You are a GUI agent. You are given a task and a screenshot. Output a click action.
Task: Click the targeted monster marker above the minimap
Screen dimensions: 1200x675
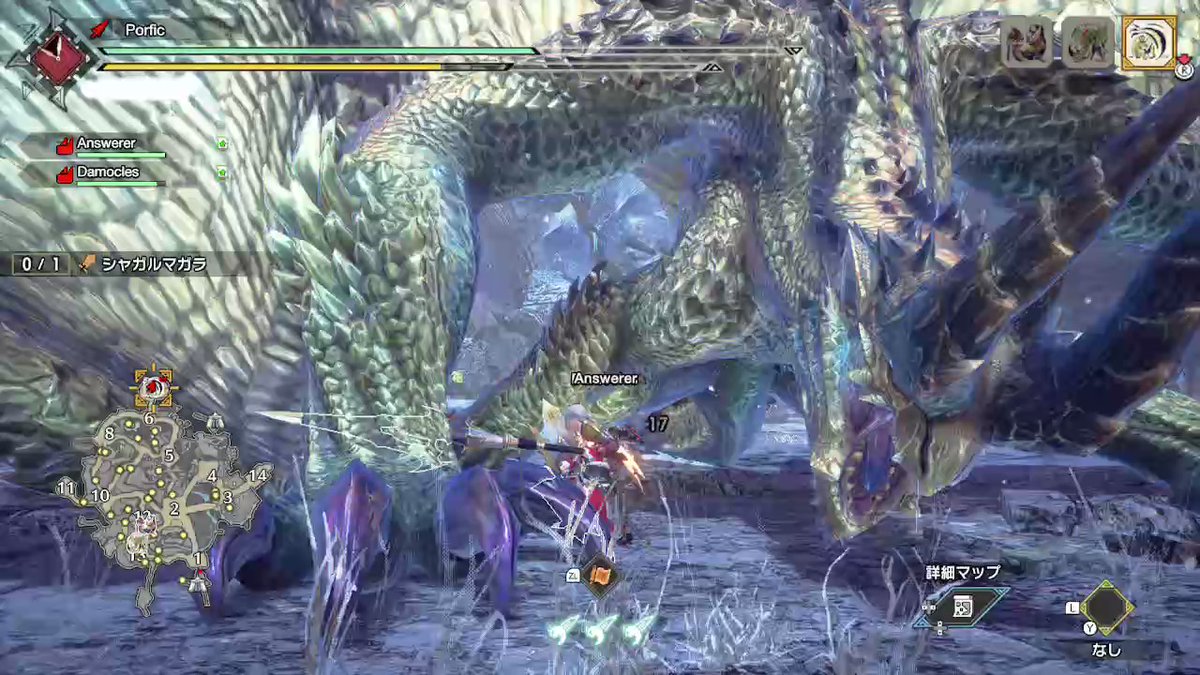point(153,386)
